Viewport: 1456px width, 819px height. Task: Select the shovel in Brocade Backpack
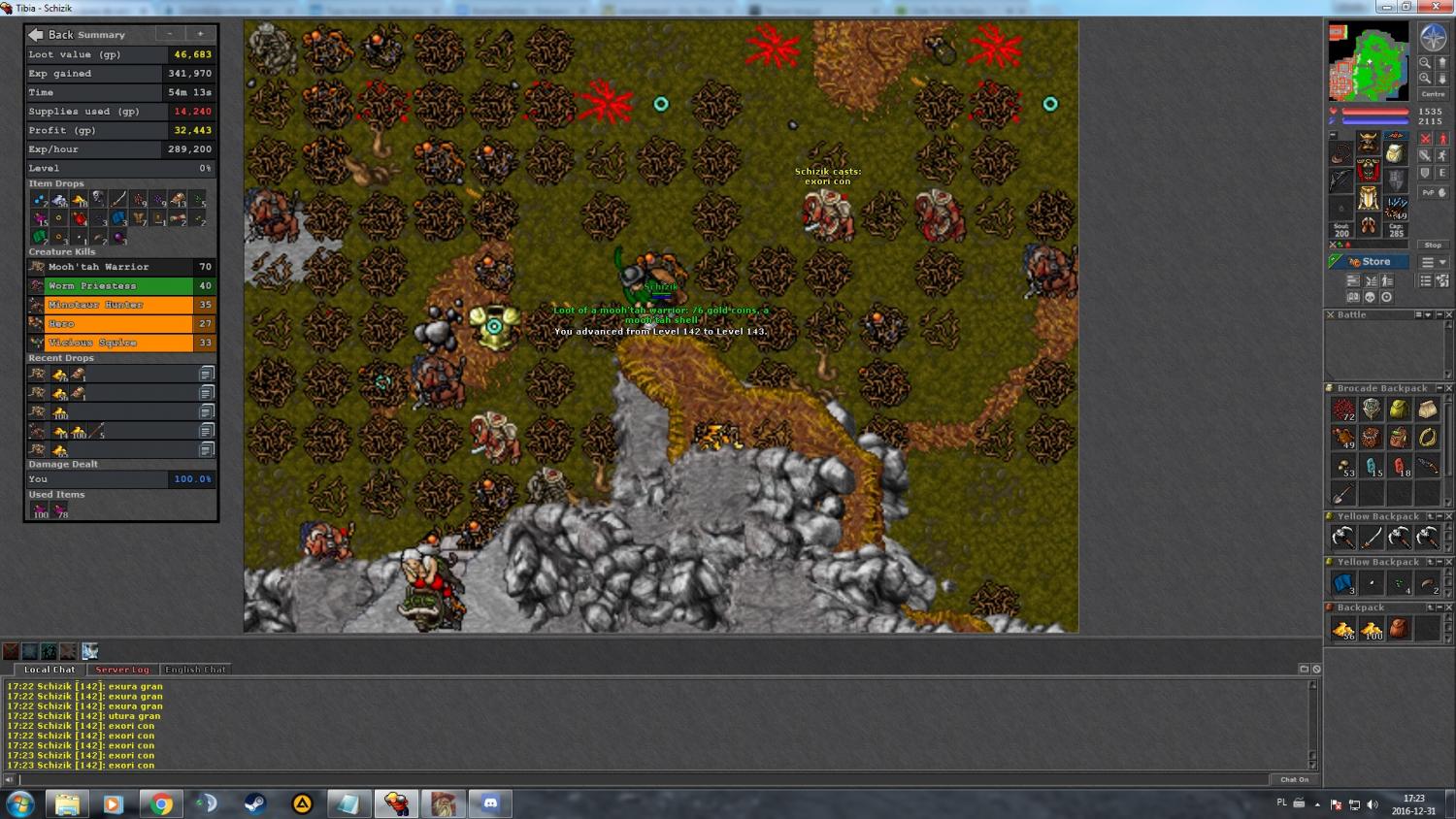1342,494
